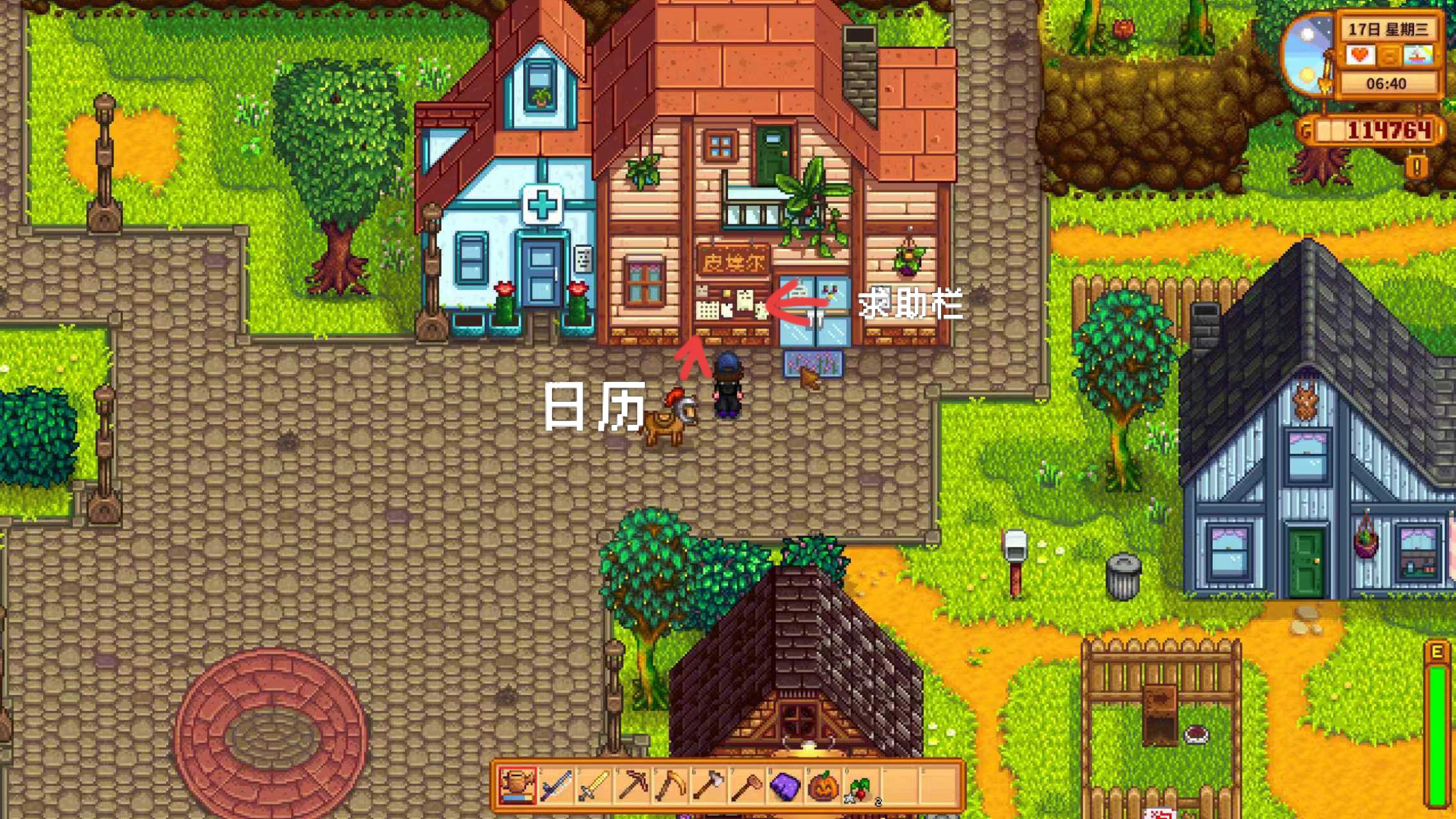Click the green energy bar labeled E
Screen dimensions: 1456x819
(x=1438, y=729)
